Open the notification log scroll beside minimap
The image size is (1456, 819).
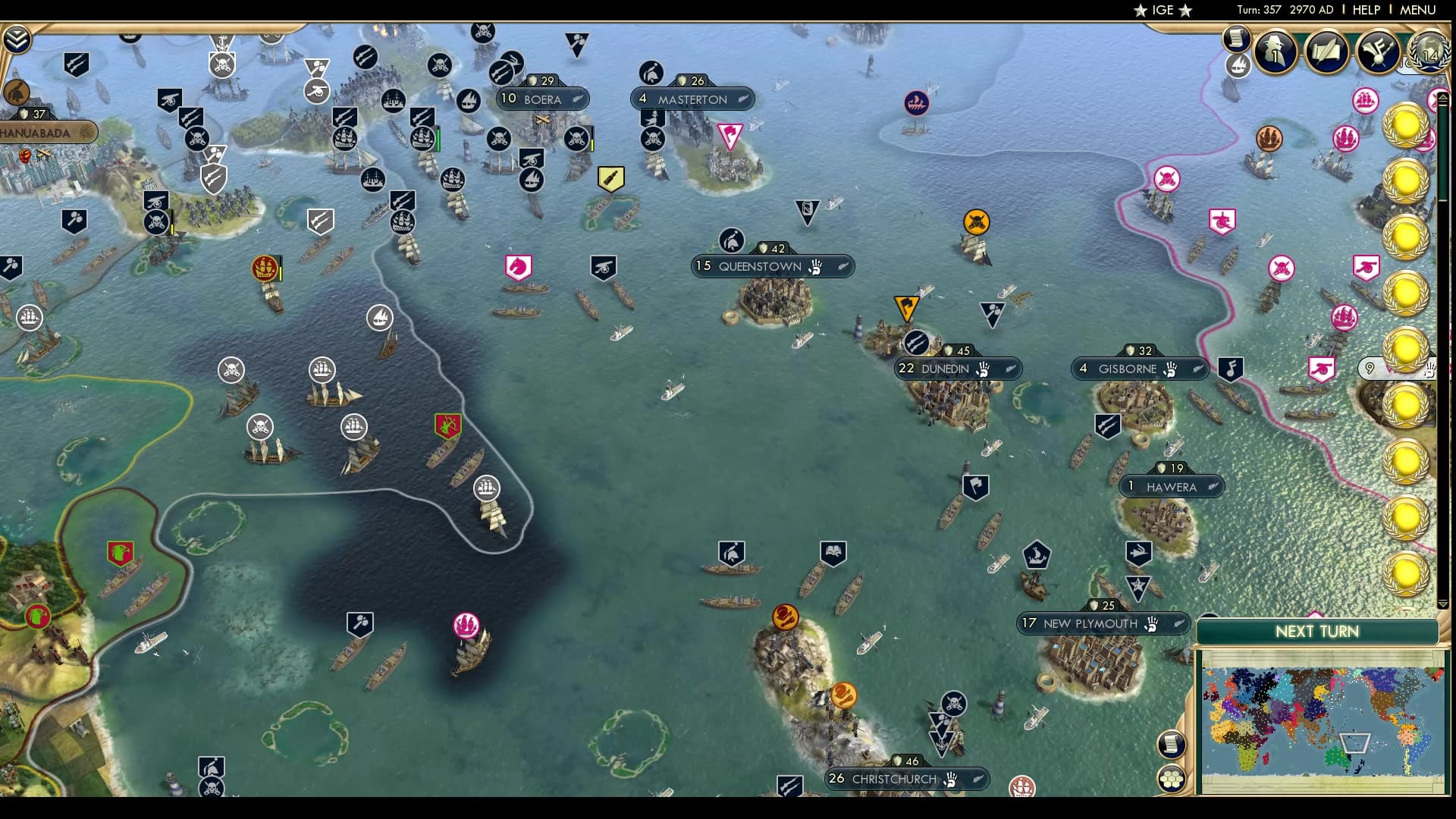(1172, 744)
